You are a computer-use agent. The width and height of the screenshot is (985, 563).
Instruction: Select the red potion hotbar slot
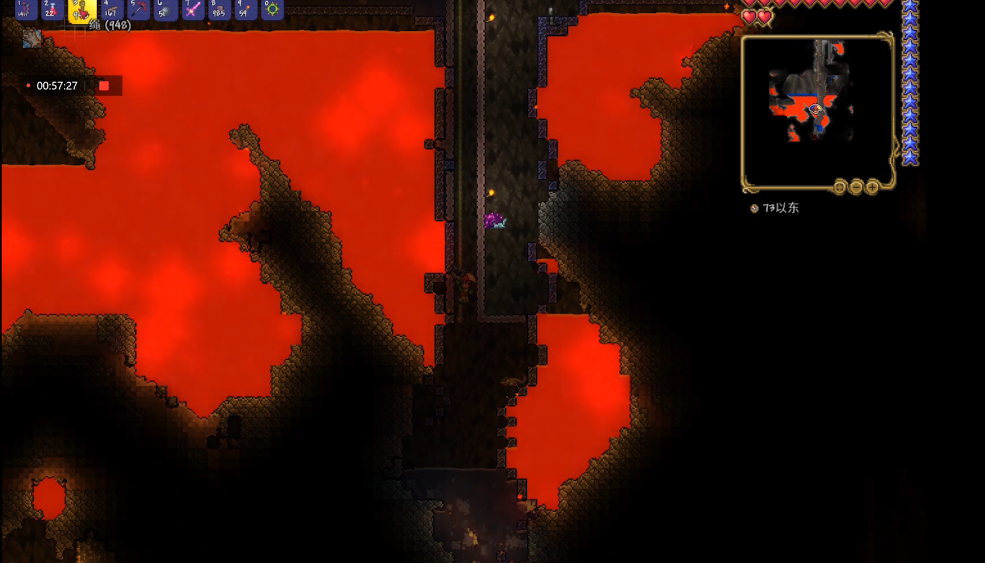coord(54,10)
